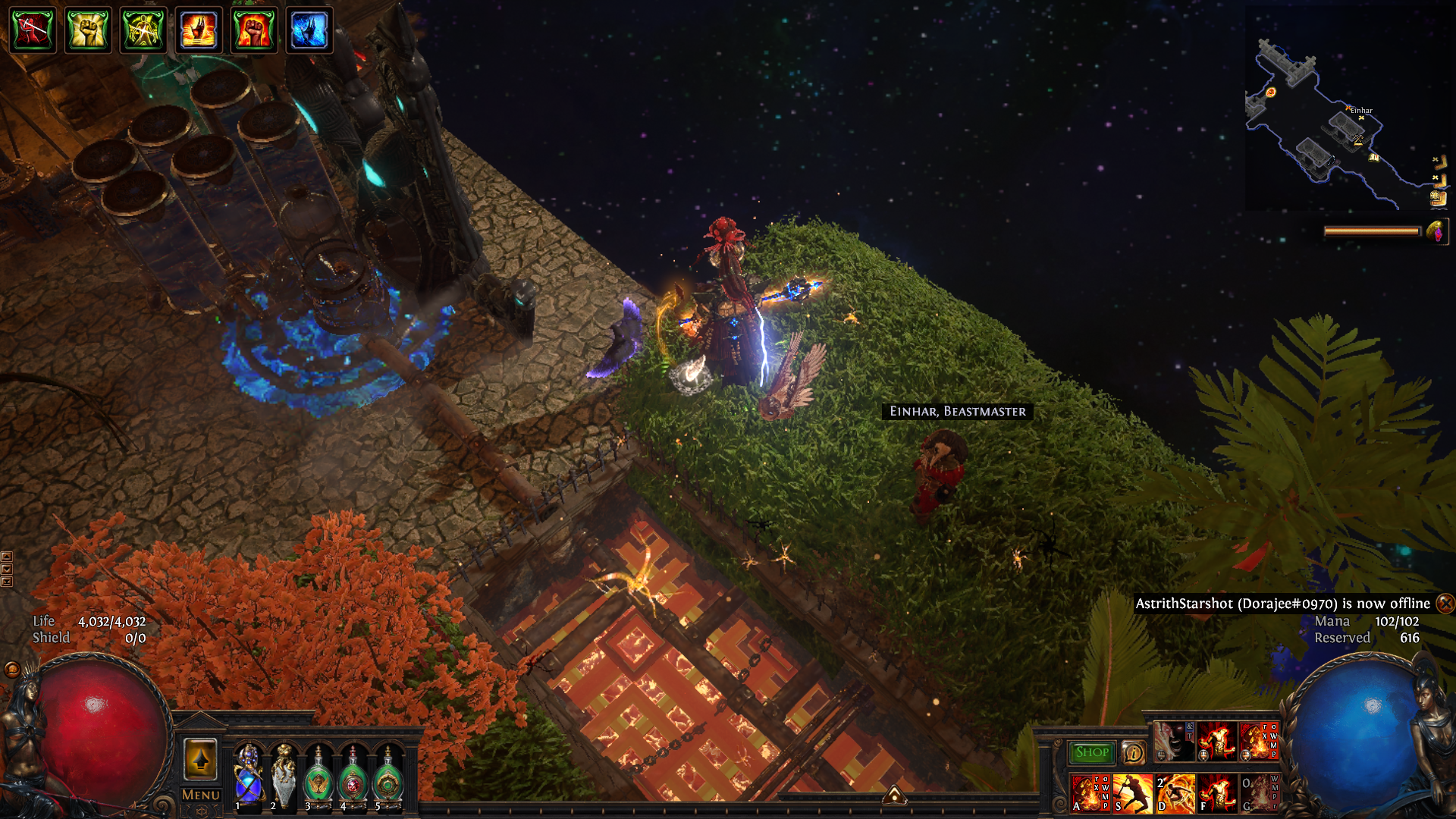The width and height of the screenshot is (1456, 819).
Task: Click the Einhar, Beastmaster name label
Action: coord(957,411)
